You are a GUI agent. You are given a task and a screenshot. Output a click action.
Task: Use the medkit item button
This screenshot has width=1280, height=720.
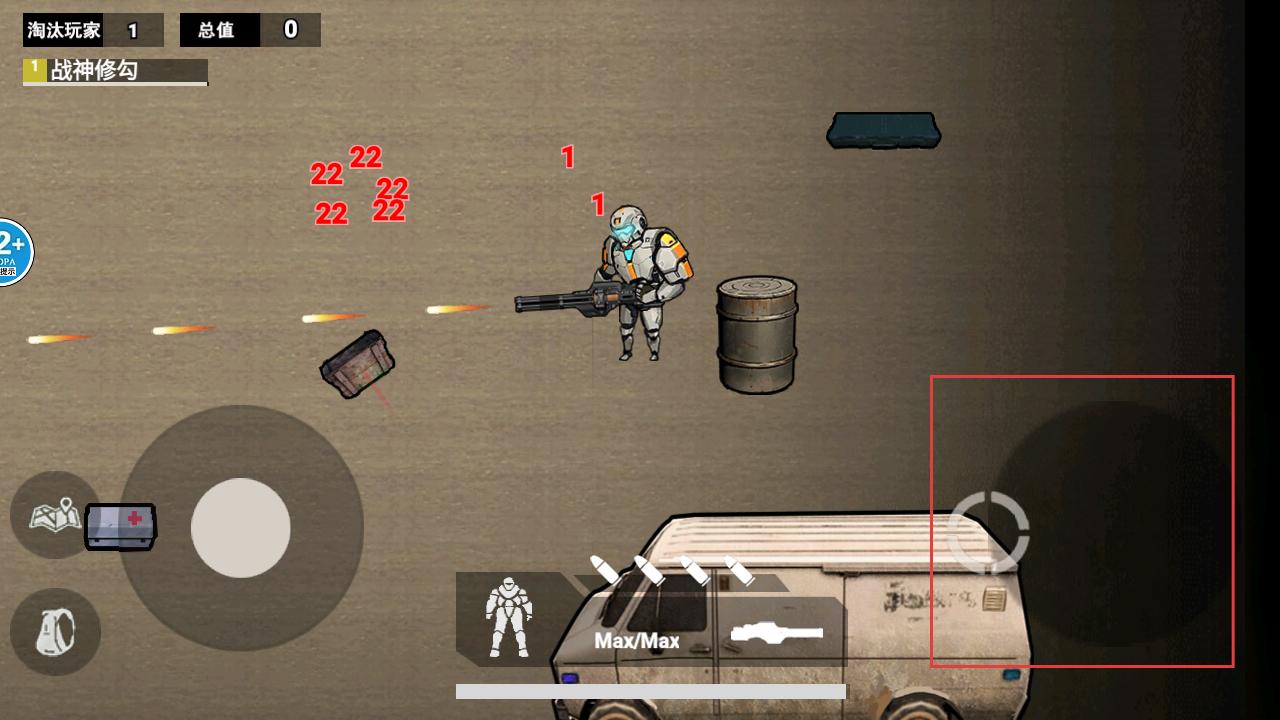[120, 526]
